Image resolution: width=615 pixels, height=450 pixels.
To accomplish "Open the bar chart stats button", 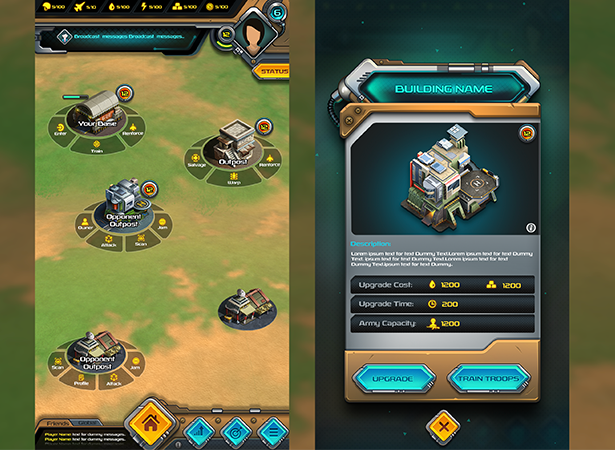I will [198, 431].
